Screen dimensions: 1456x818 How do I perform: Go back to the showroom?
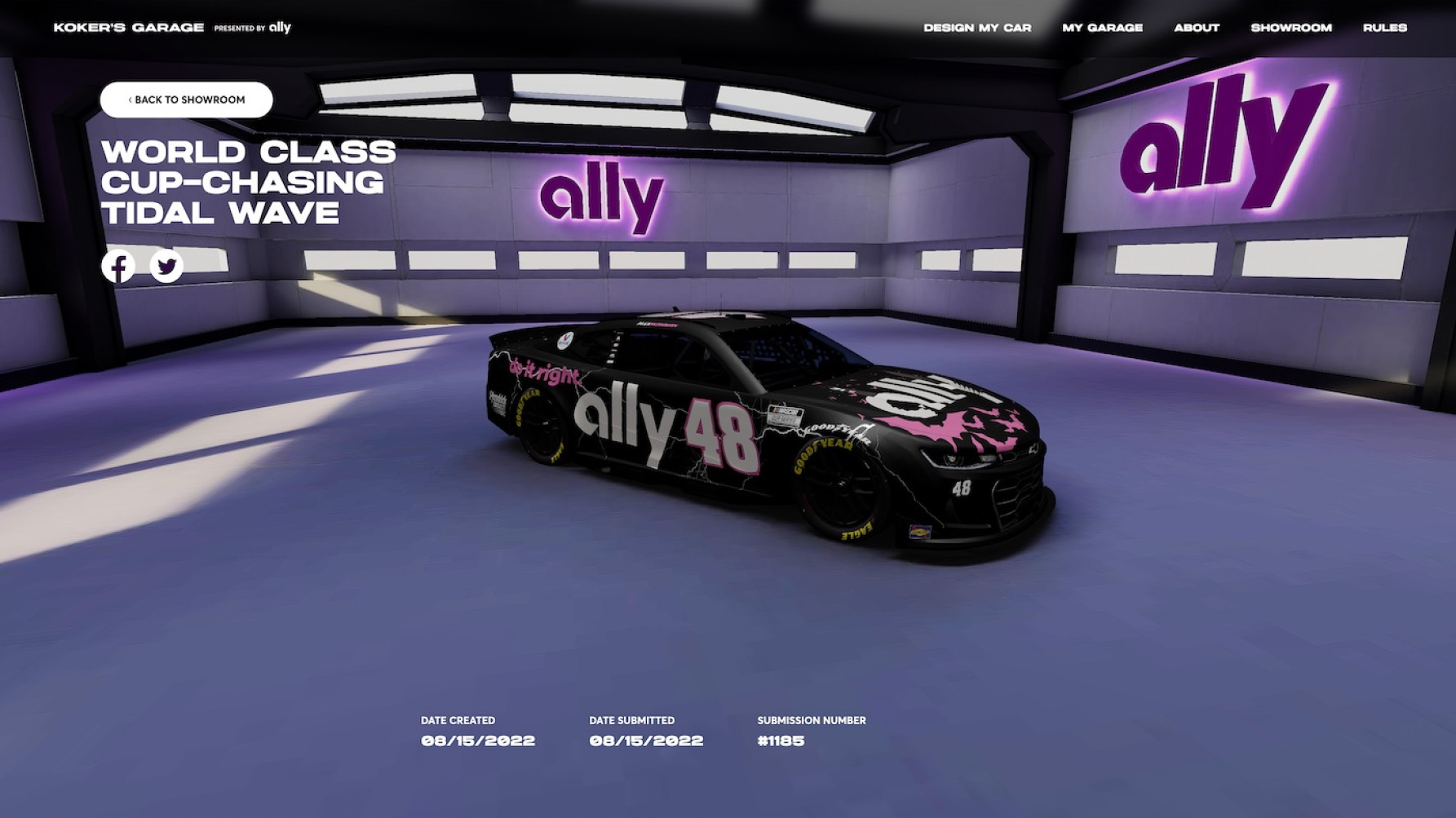(187, 99)
